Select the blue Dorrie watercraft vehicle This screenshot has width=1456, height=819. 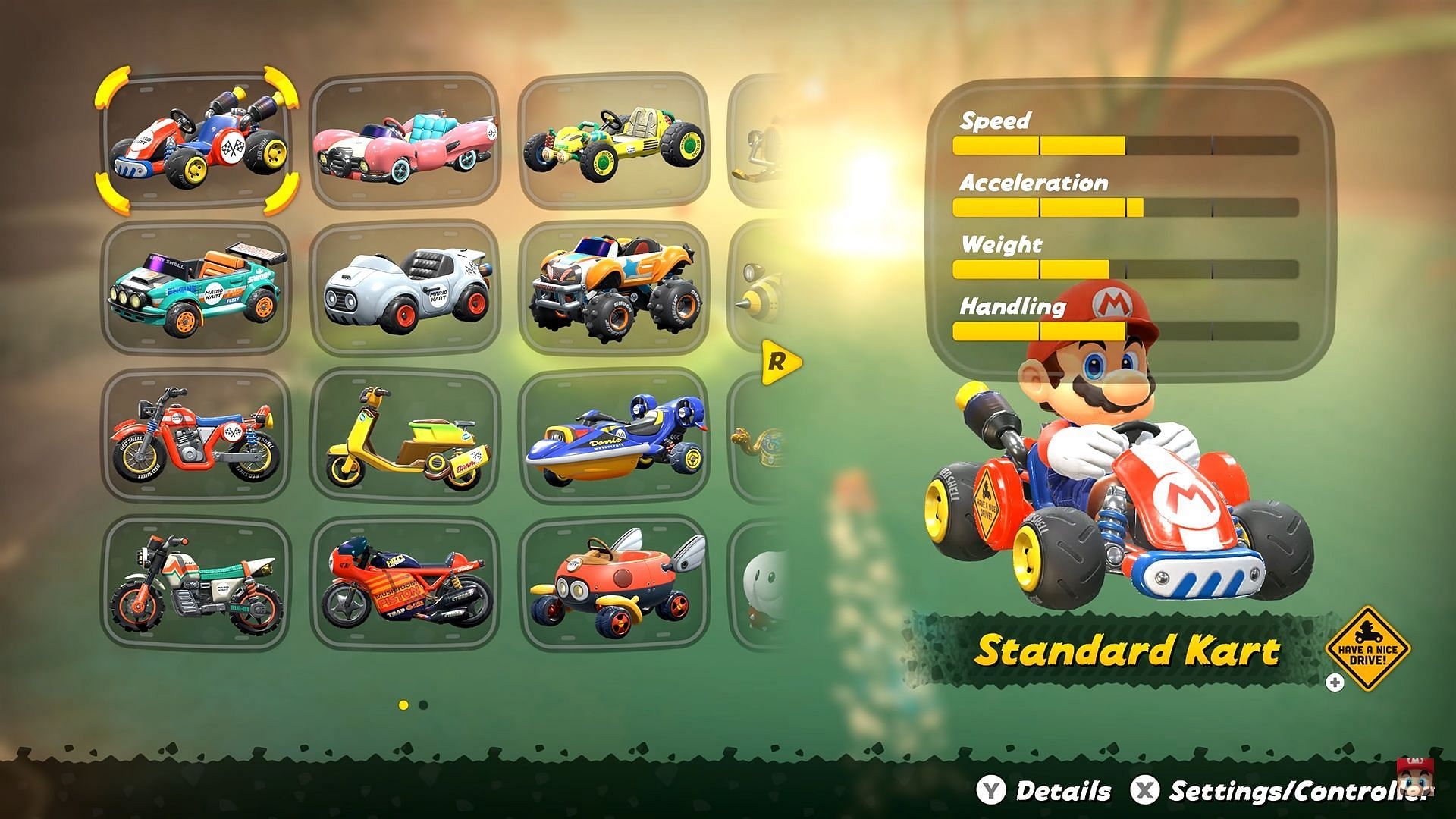[x=613, y=436]
